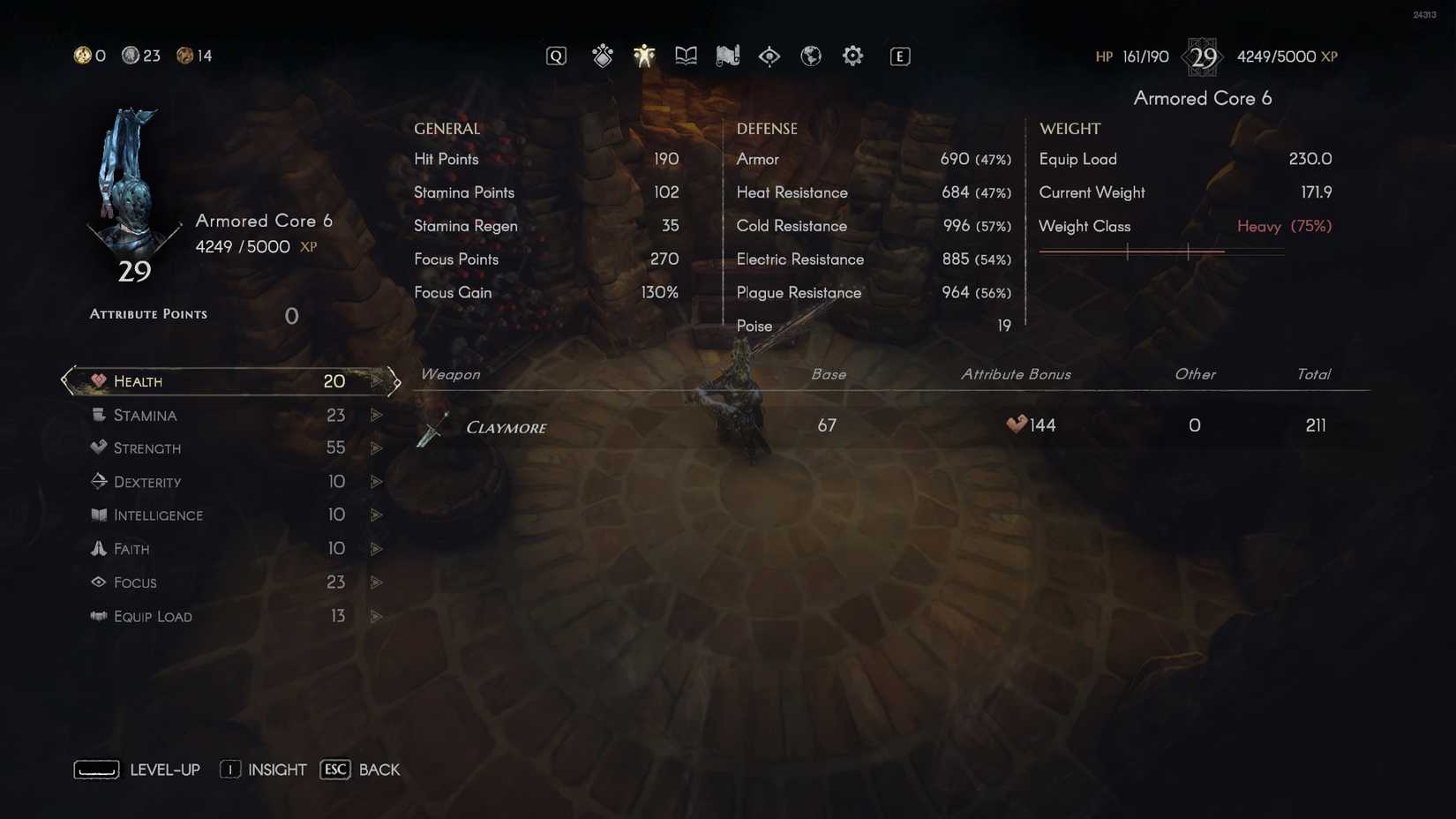Click the Claymore sword icon
This screenshot has width=1456, height=819.
click(x=432, y=427)
